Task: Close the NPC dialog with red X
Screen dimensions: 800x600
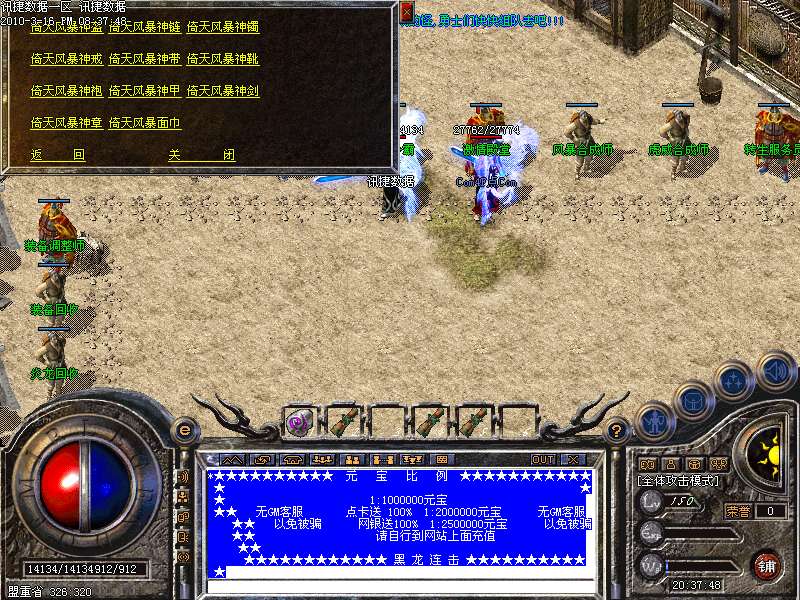Action: [407, 13]
